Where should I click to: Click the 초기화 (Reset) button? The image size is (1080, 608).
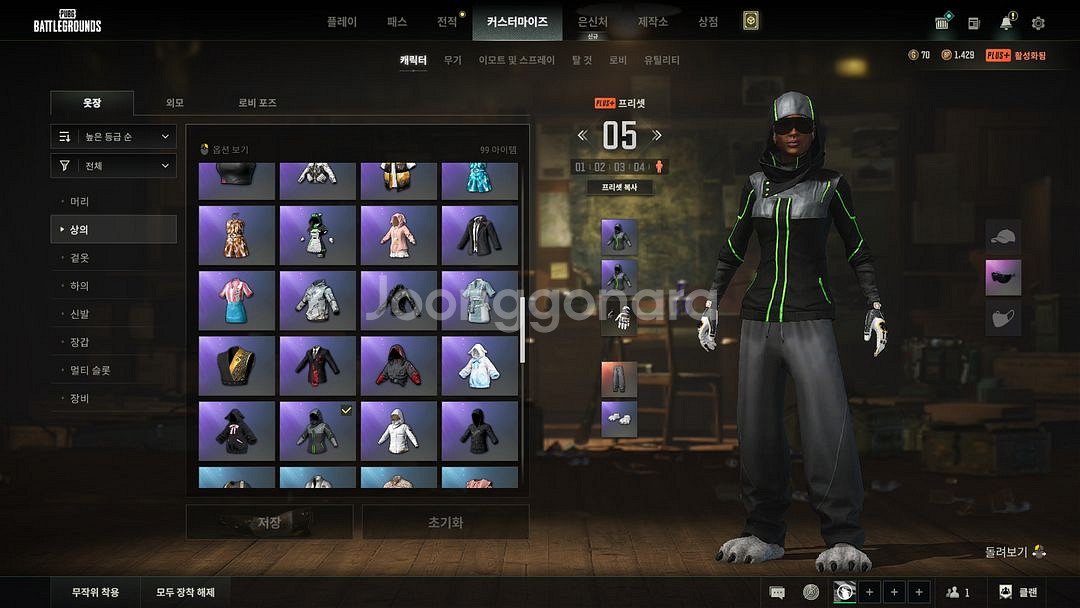point(445,522)
